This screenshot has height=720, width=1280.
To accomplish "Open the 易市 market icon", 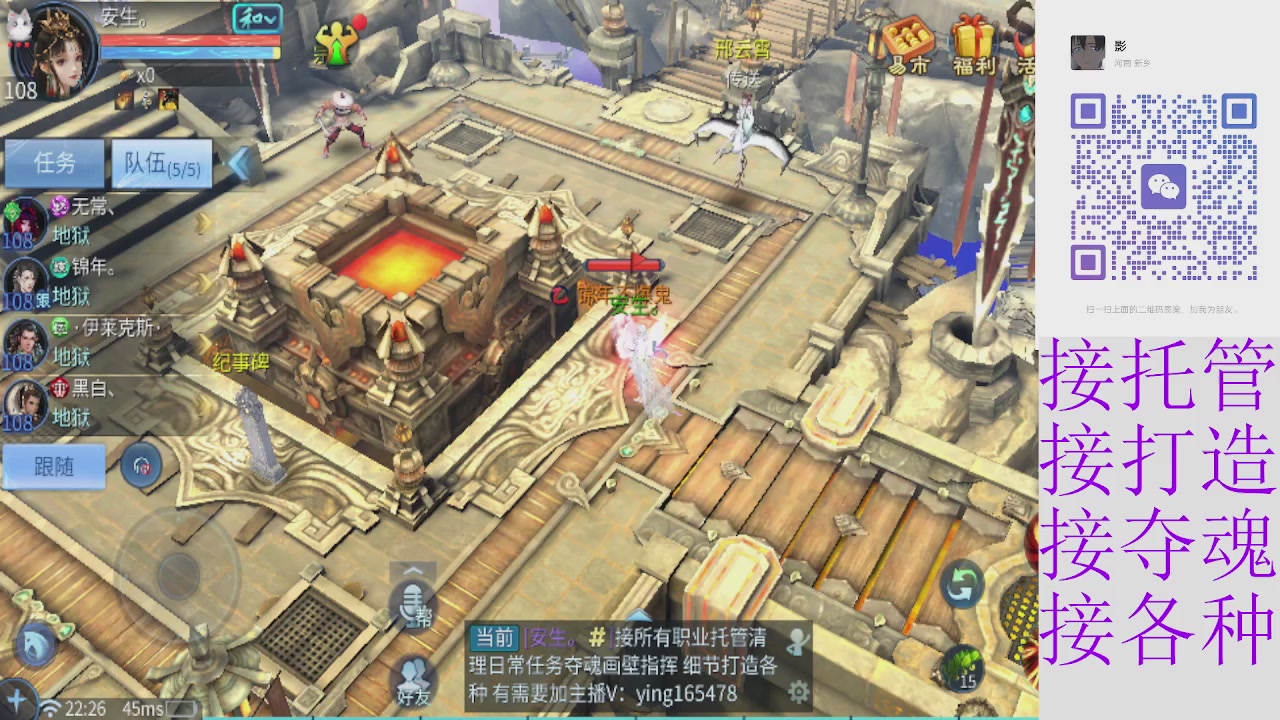I will point(910,45).
